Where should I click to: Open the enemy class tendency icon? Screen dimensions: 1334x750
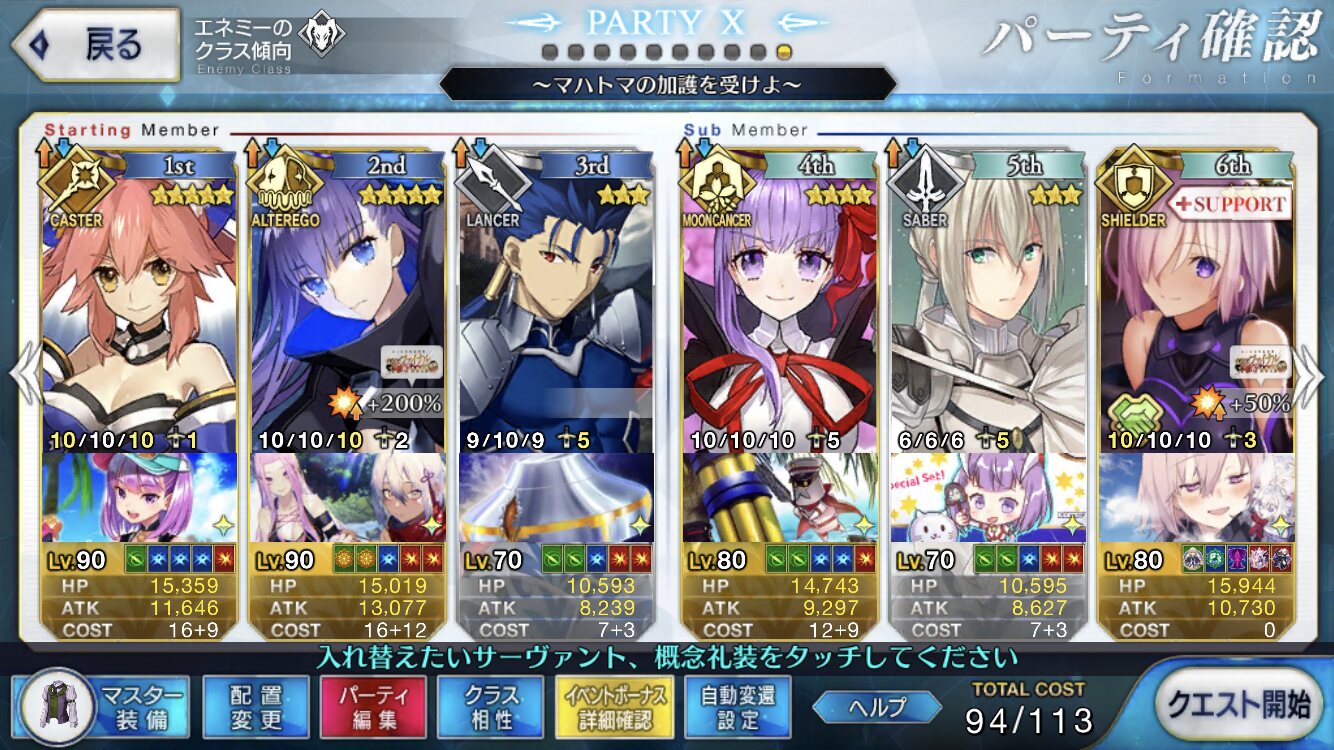tap(321, 34)
